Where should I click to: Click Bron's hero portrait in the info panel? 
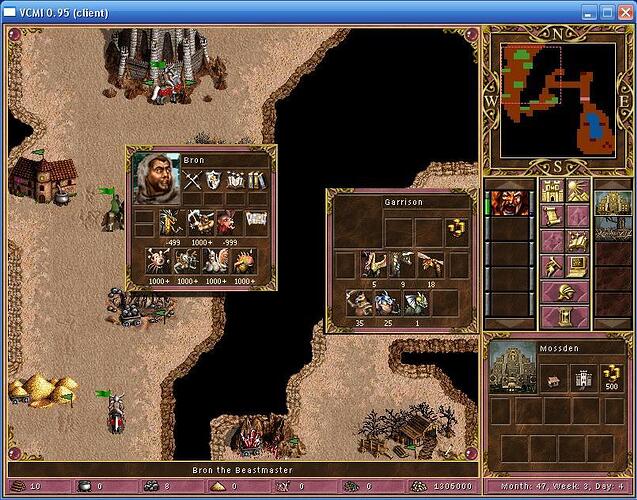pyautogui.click(x=155, y=178)
